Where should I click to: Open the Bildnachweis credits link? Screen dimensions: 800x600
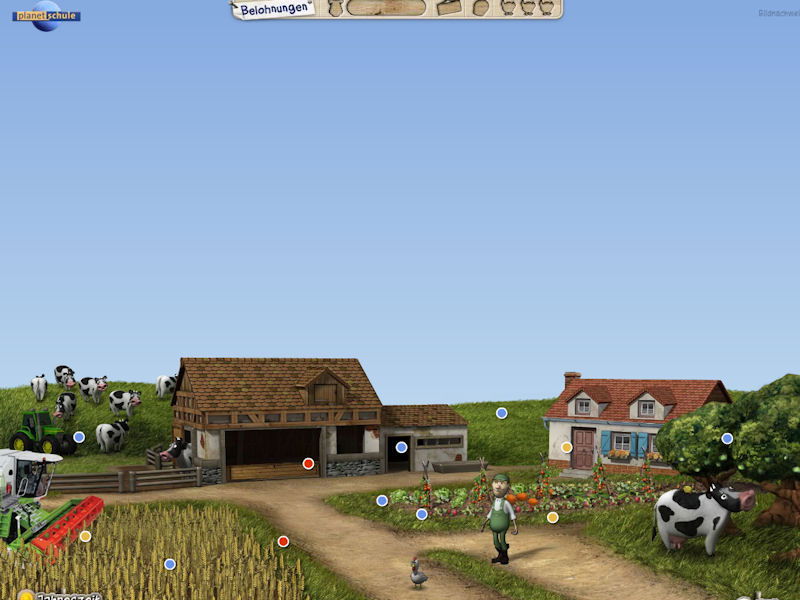[x=778, y=13]
